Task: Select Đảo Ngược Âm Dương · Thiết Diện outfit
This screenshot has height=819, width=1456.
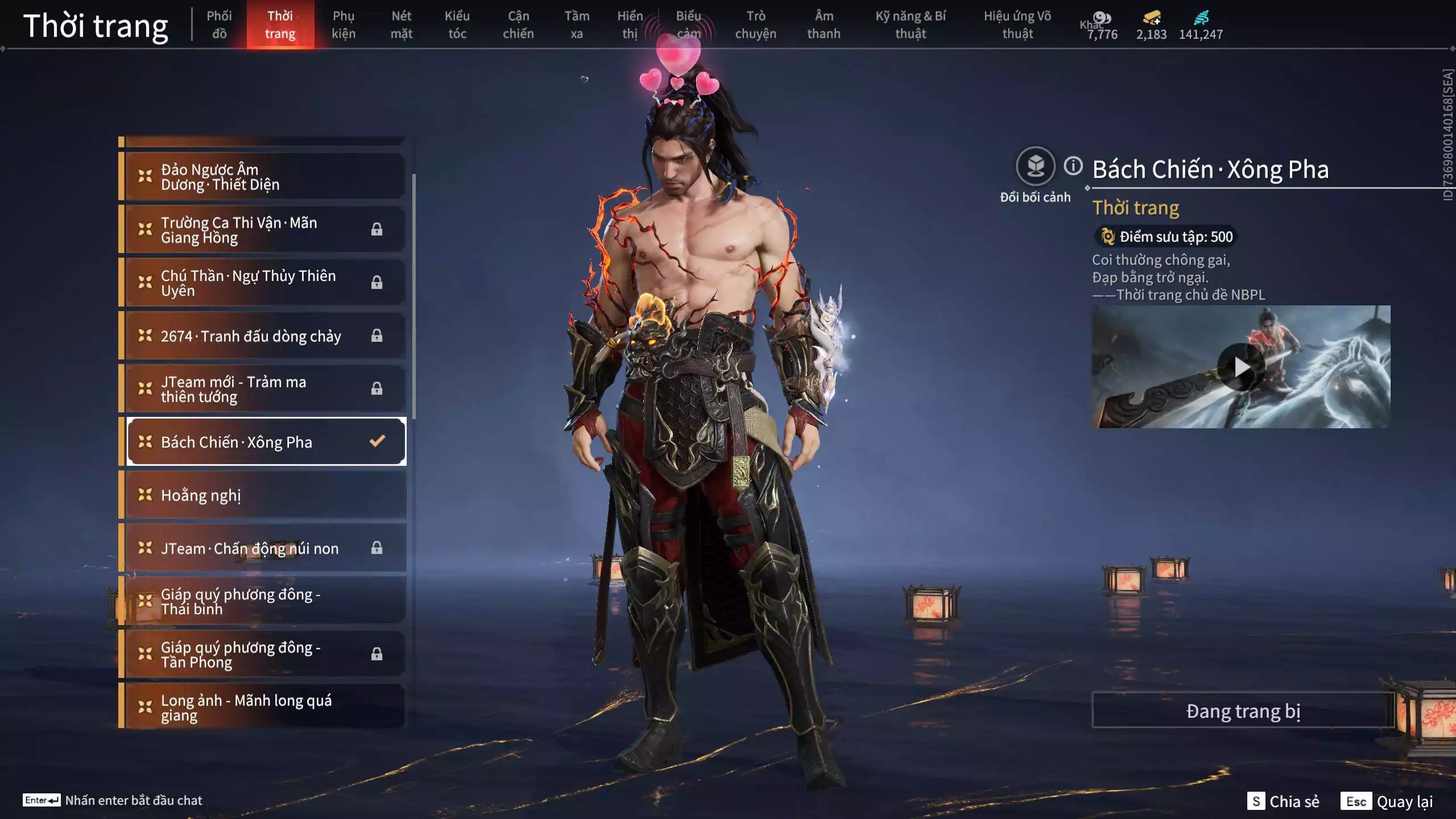Action: 265,177
